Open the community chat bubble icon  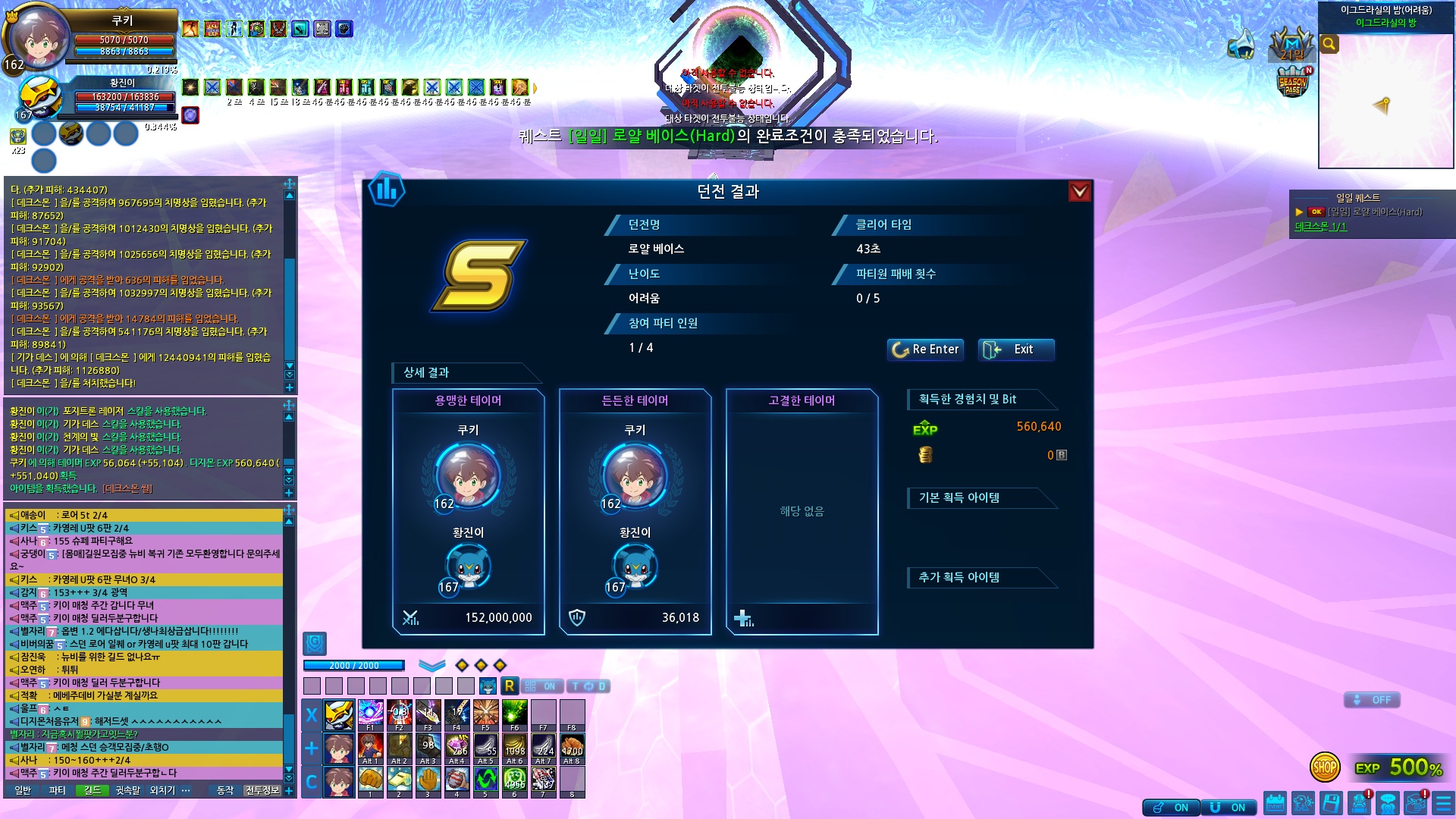[1388, 803]
